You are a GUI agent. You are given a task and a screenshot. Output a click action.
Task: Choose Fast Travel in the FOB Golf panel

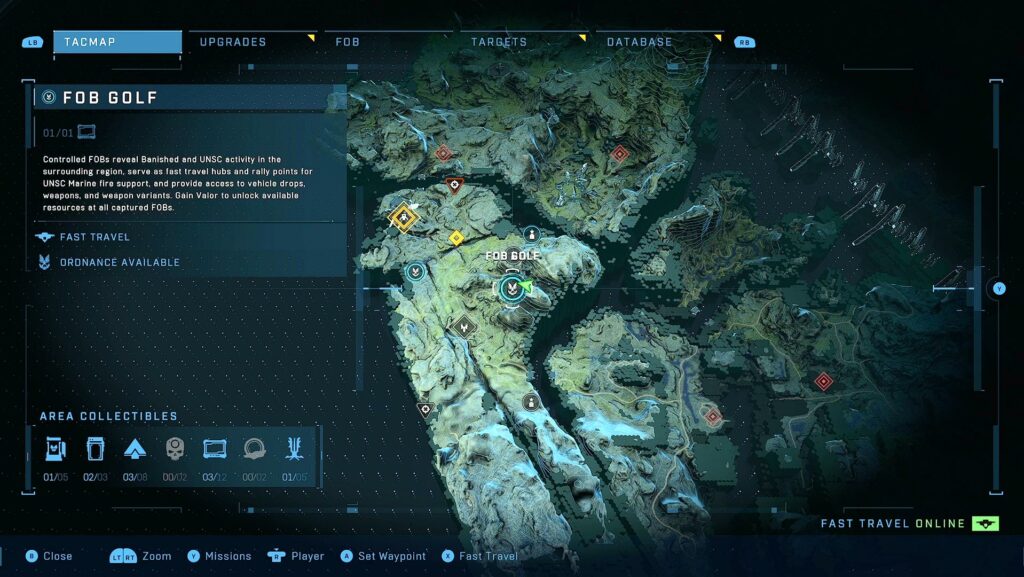tap(96, 237)
